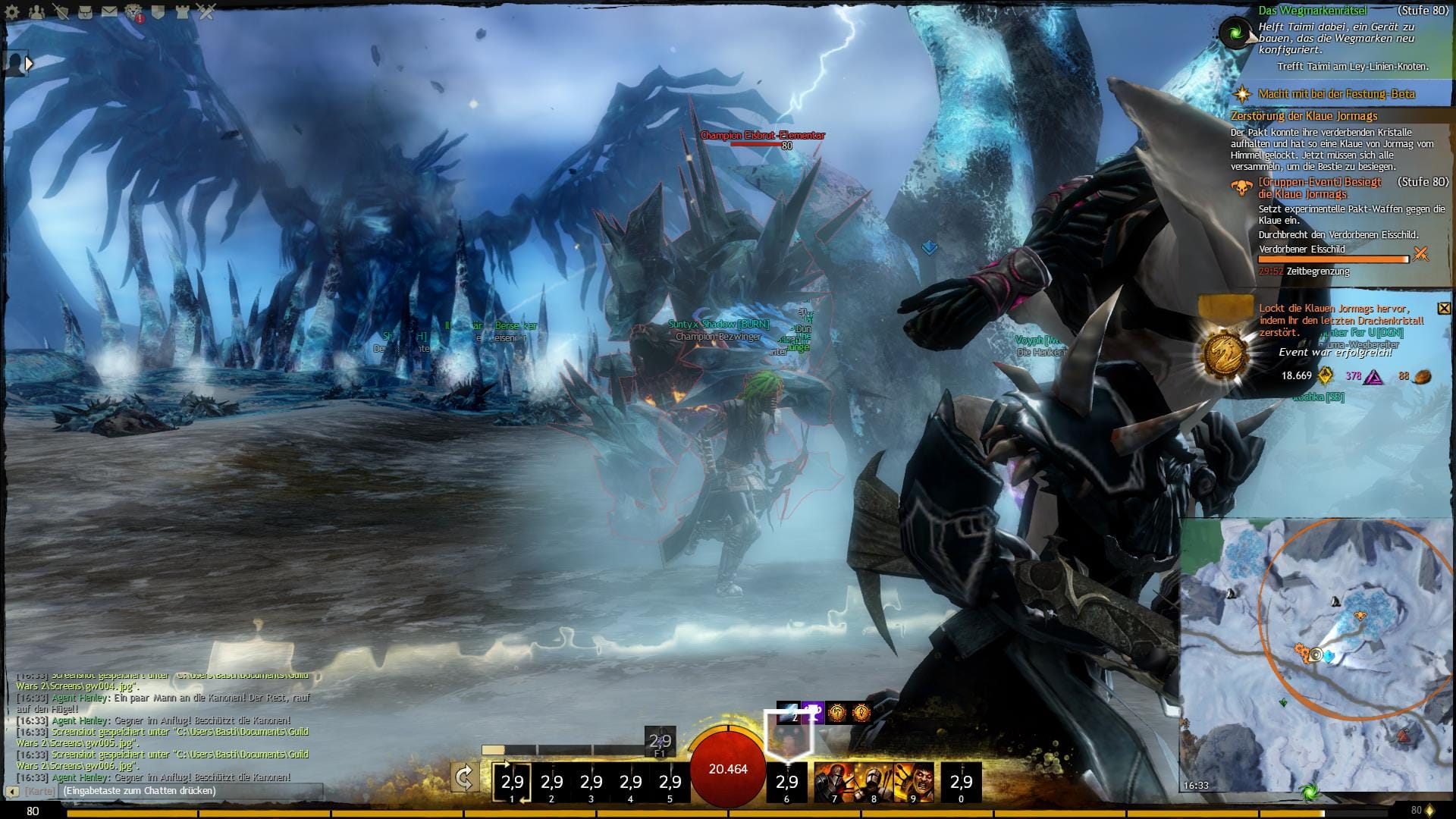The image size is (1456, 819).
Task: Open the PvP crossed swords icon
Action: (x=206, y=11)
